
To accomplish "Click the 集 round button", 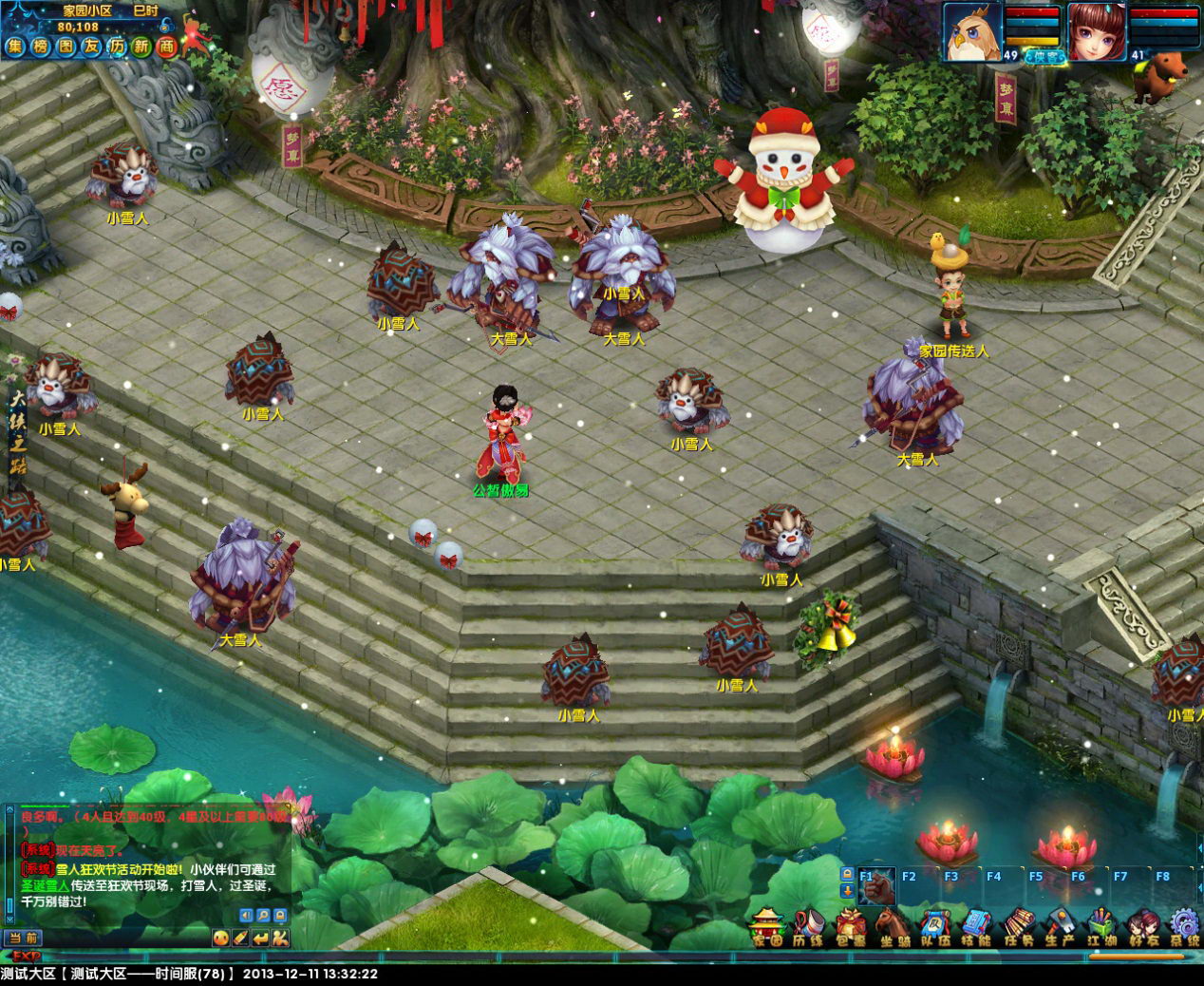I will pyautogui.click(x=15, y=47).
